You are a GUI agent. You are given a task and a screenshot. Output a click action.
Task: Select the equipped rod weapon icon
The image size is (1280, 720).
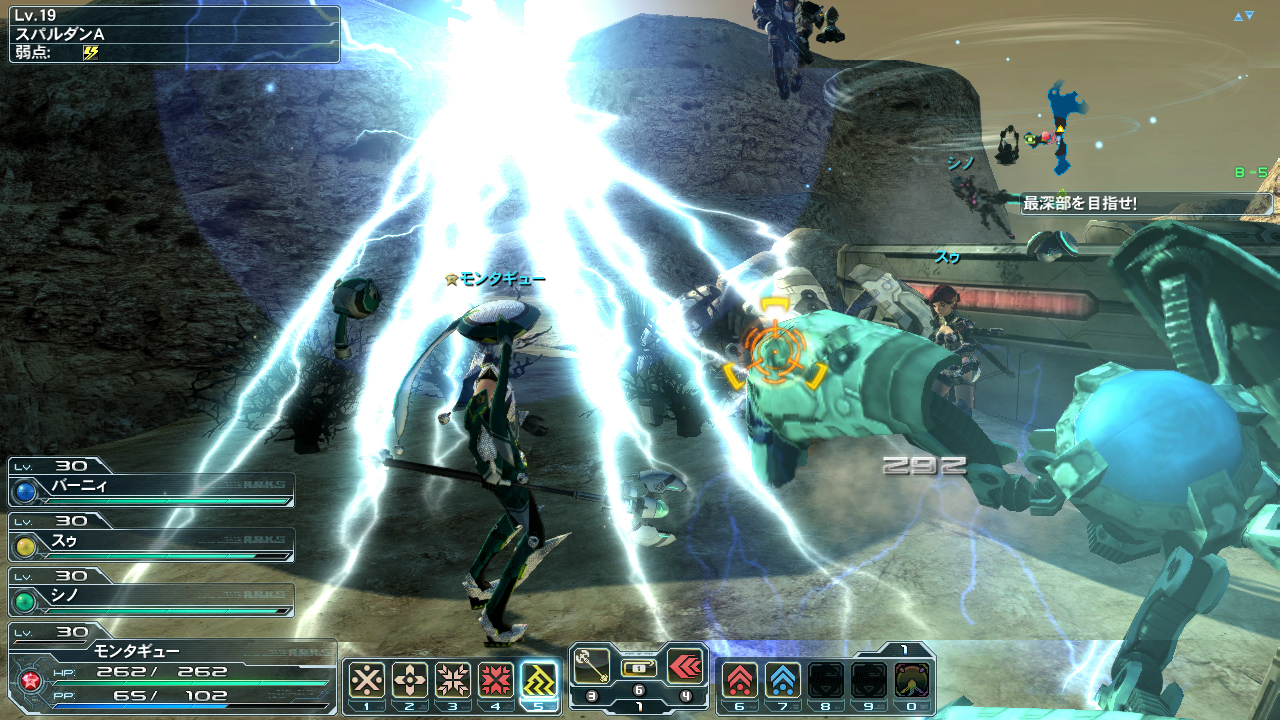pyautogui.click(x=592, y=665)
